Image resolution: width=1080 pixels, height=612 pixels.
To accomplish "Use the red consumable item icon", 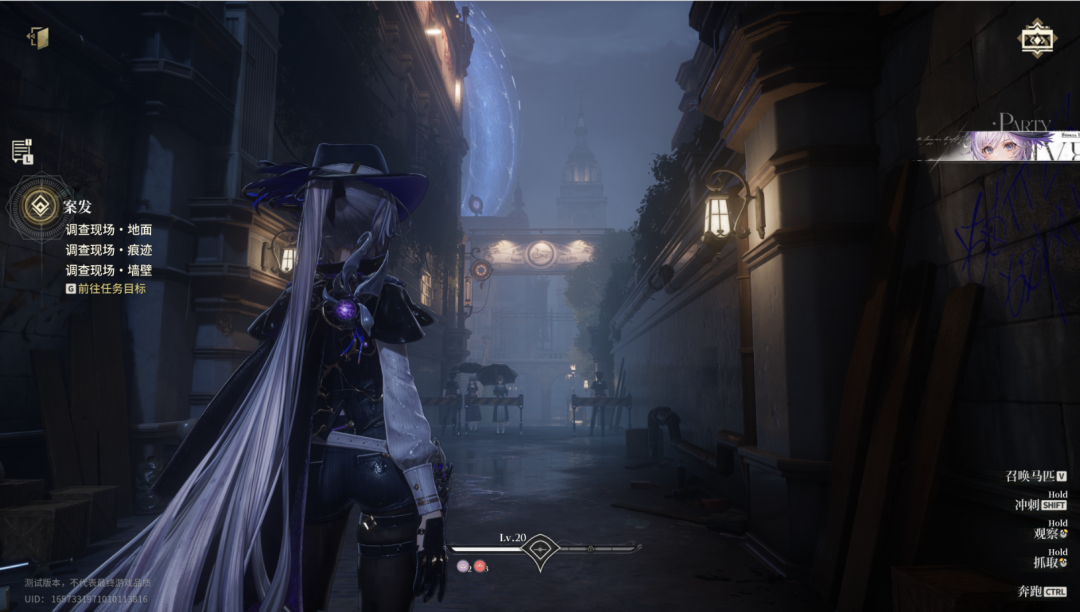I will pyautogui.click(x=480, y=567).
